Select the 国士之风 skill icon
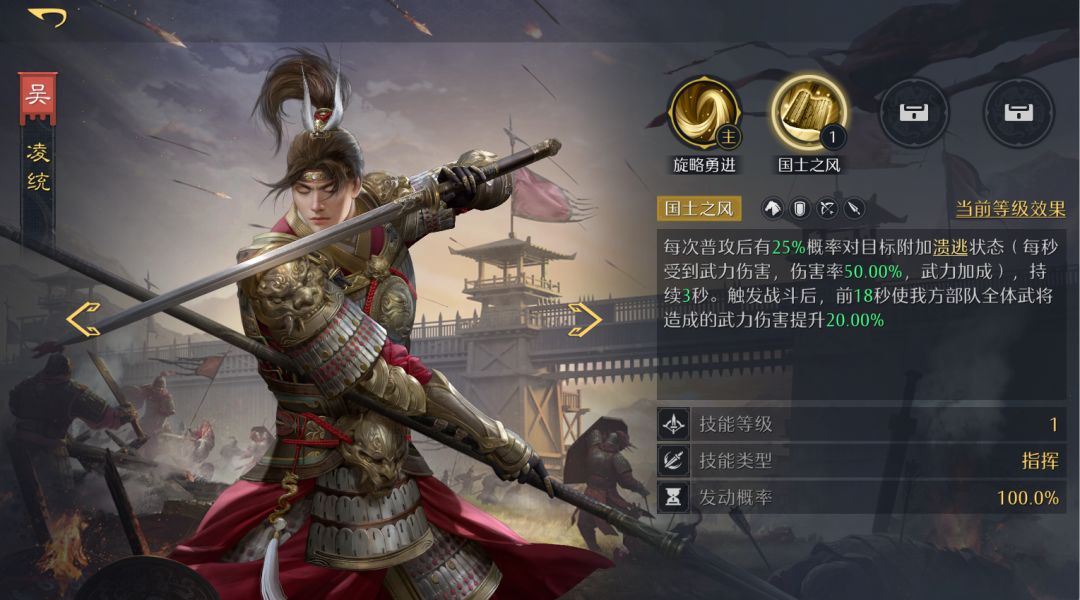The image size is (1080, 600). point(809,112)
